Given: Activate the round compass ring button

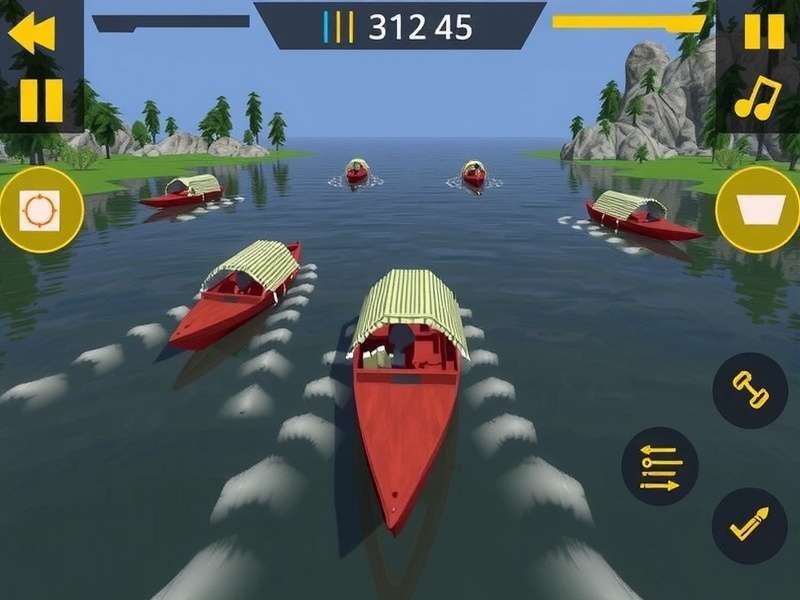Looking at the screenshot, I should [41, 210].
